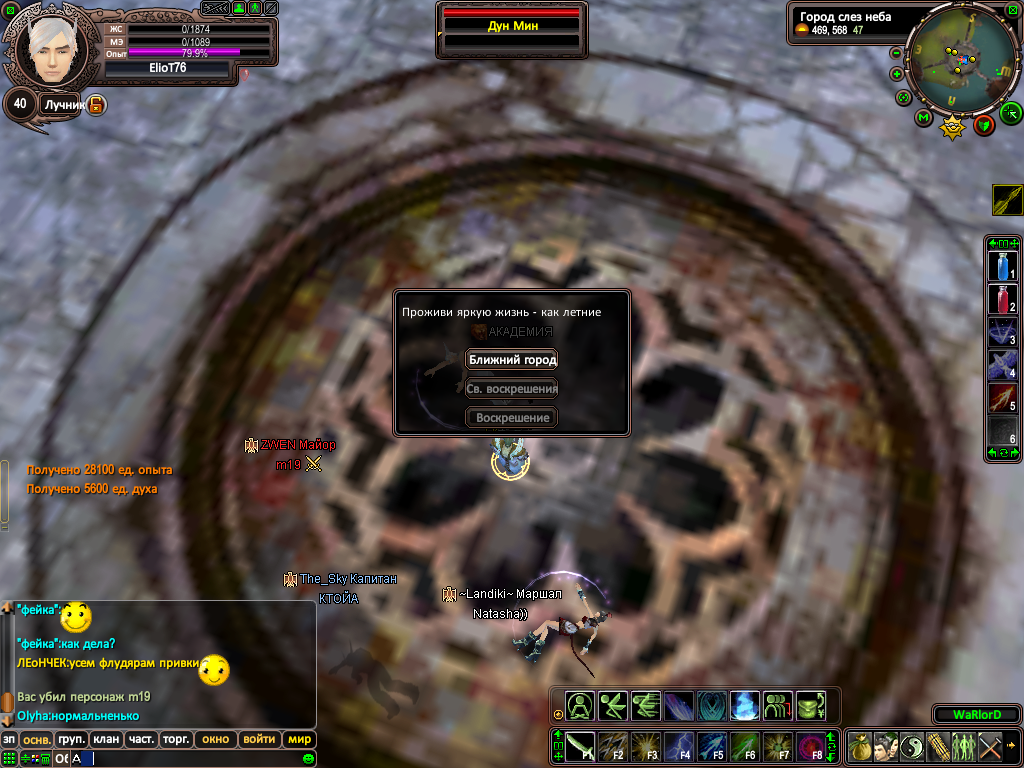
Task: Use the blue potion in slot 1
Action: pos(1003,266)
